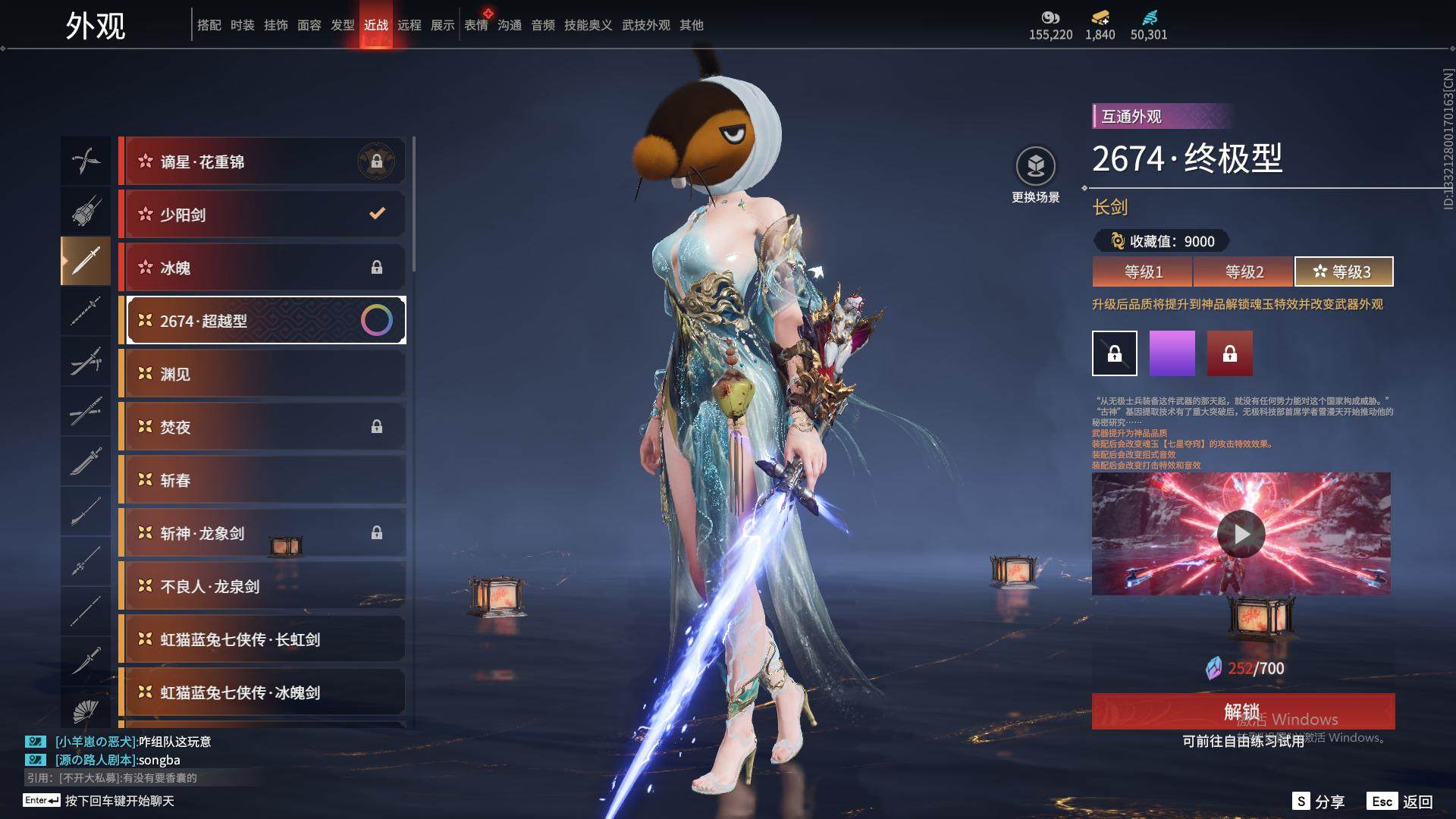
Task: Click the 更换场景 scene change icon
Action: pyautogui.click(x=1035, y=167)
